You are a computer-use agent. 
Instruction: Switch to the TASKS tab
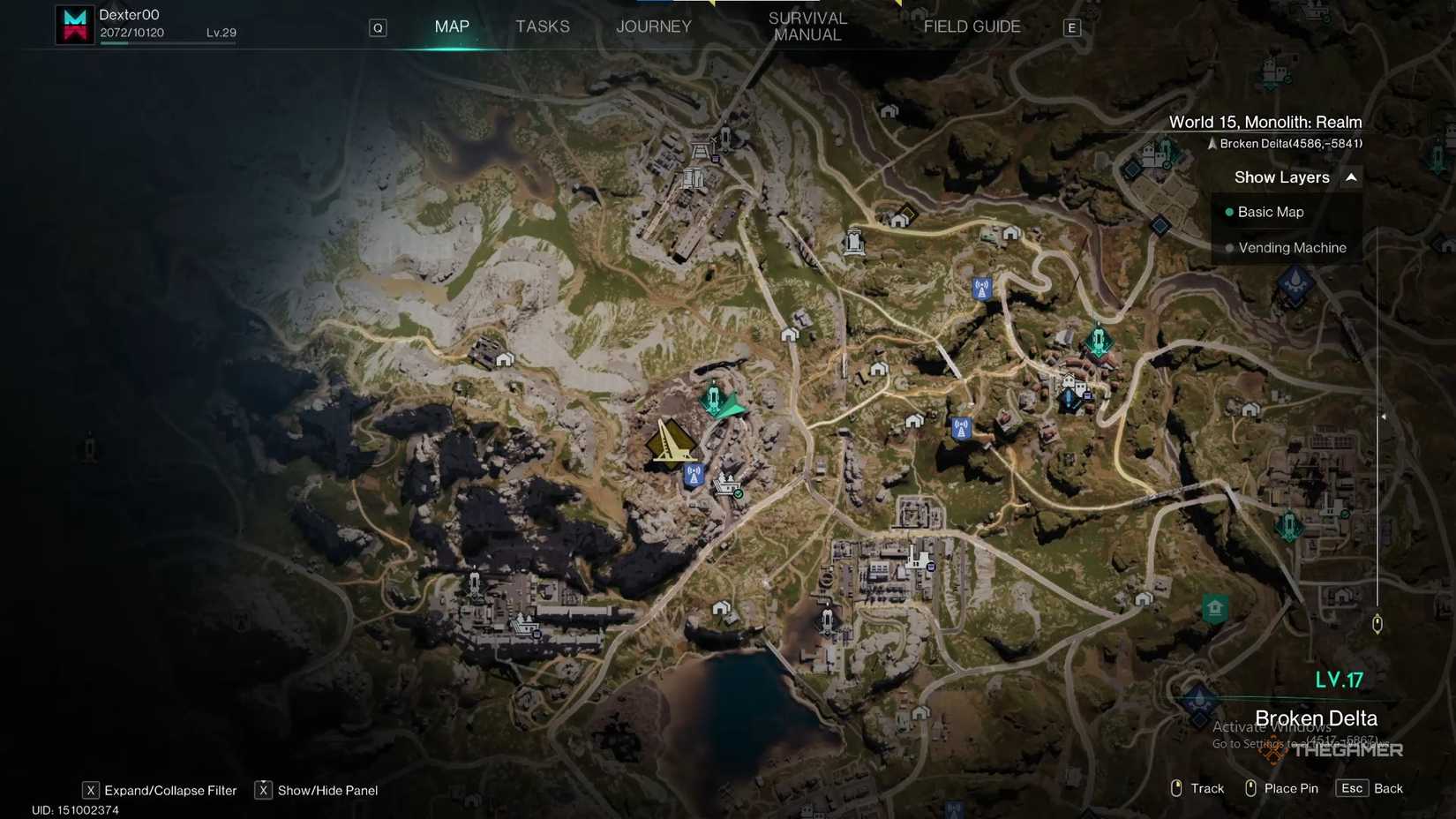coord(542,26)
